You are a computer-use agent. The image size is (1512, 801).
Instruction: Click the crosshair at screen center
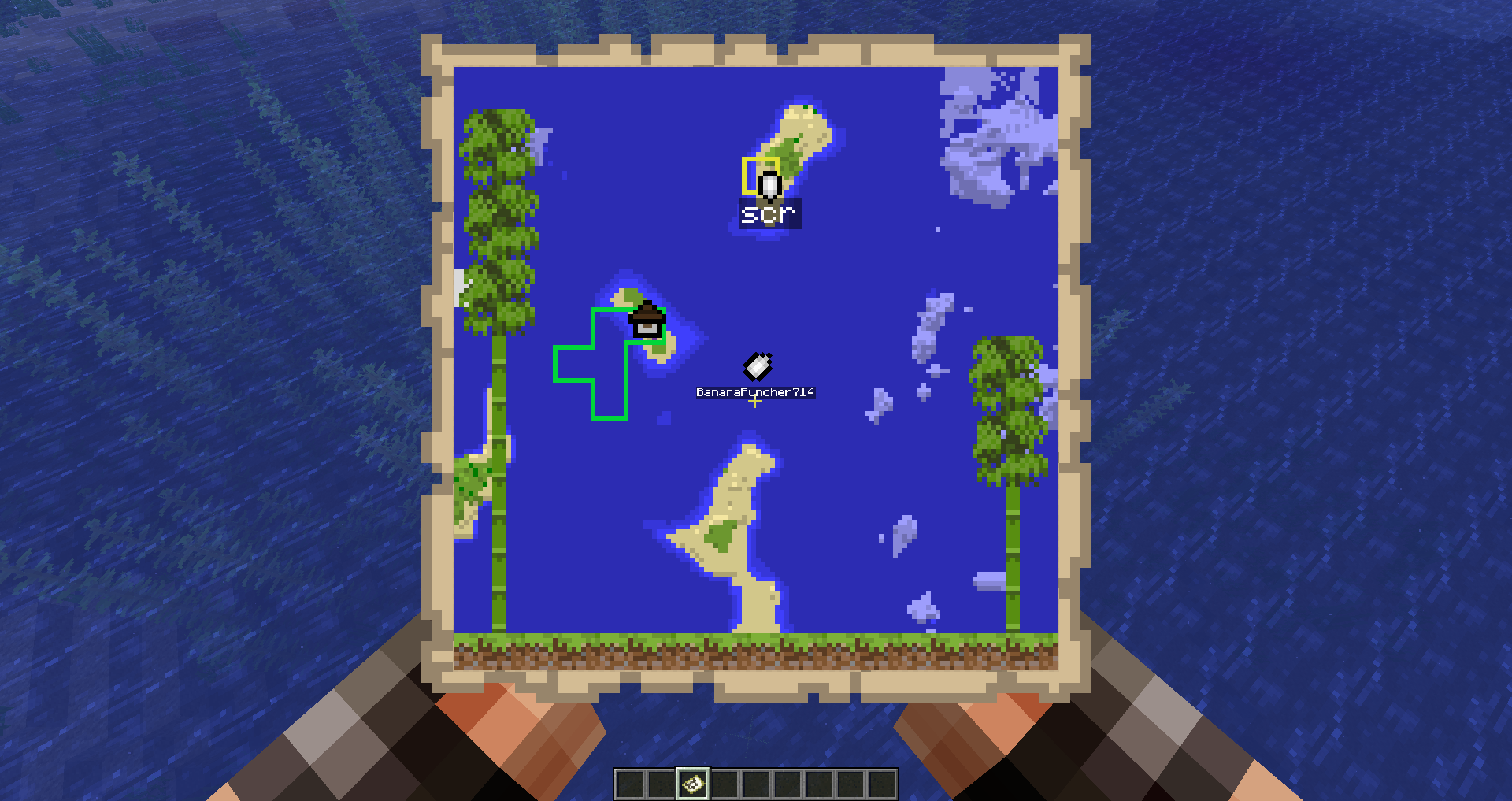pyautogui.click(x=755, y=400)
